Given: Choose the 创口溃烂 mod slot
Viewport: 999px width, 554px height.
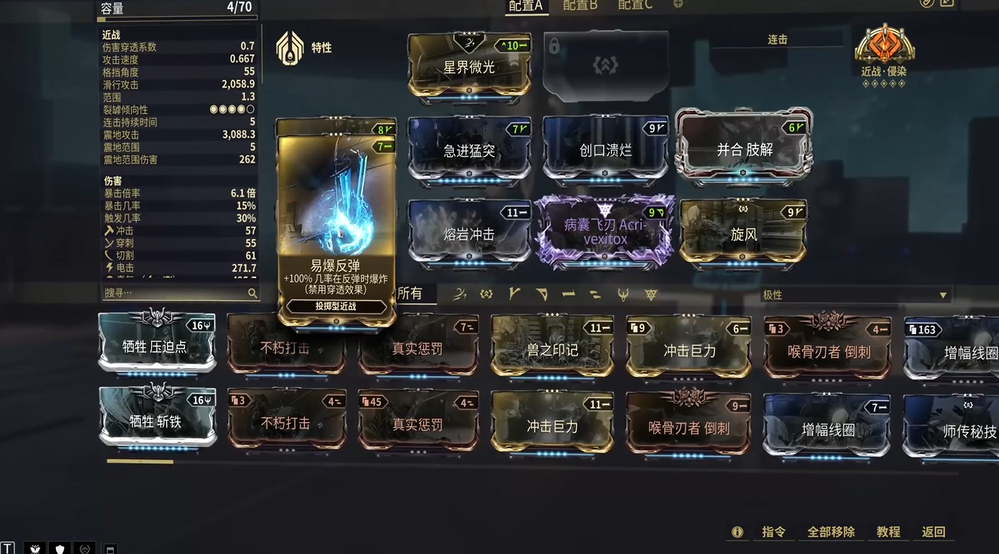Looking at the screenshot, I should point(606,150).
